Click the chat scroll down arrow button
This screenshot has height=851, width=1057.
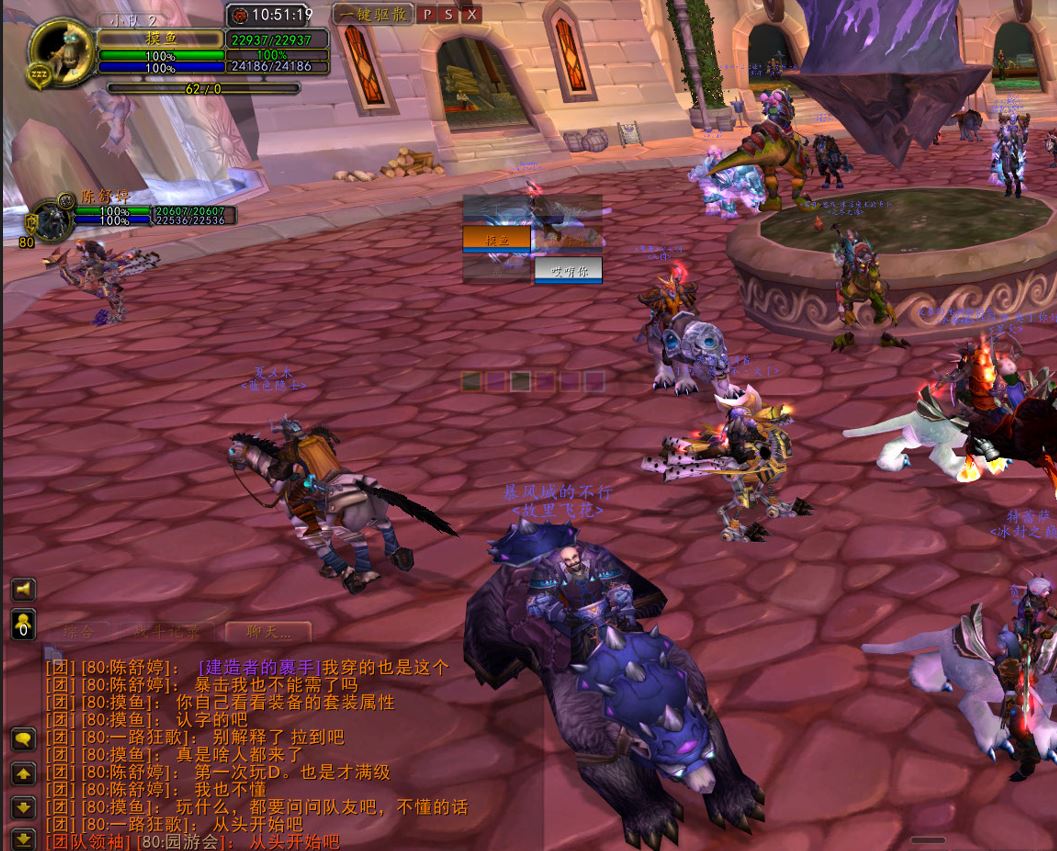[24, 807]
